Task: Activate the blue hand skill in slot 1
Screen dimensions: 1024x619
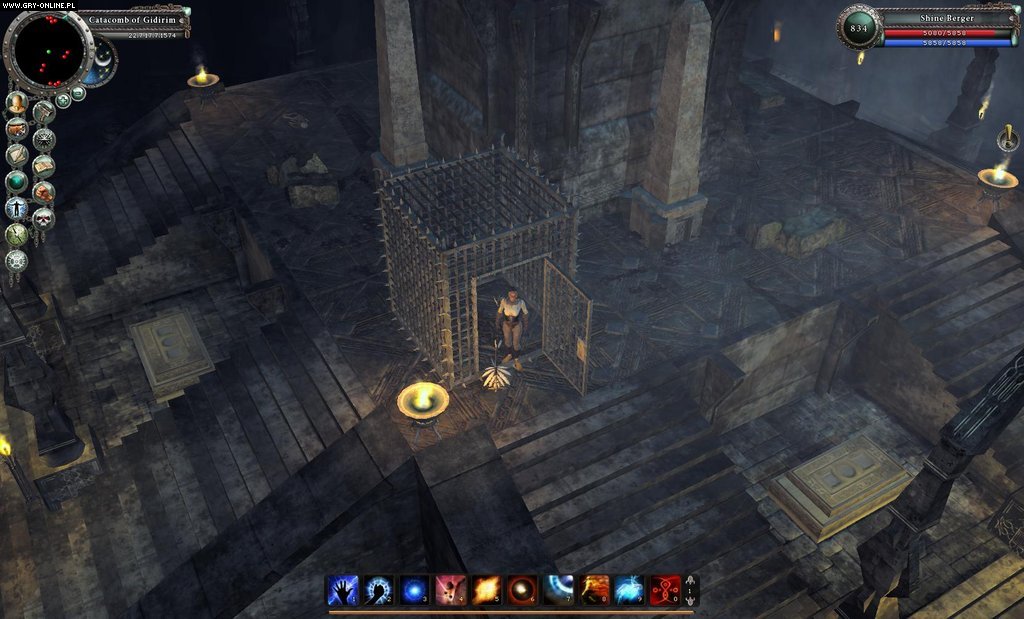Action: point(342,590)
